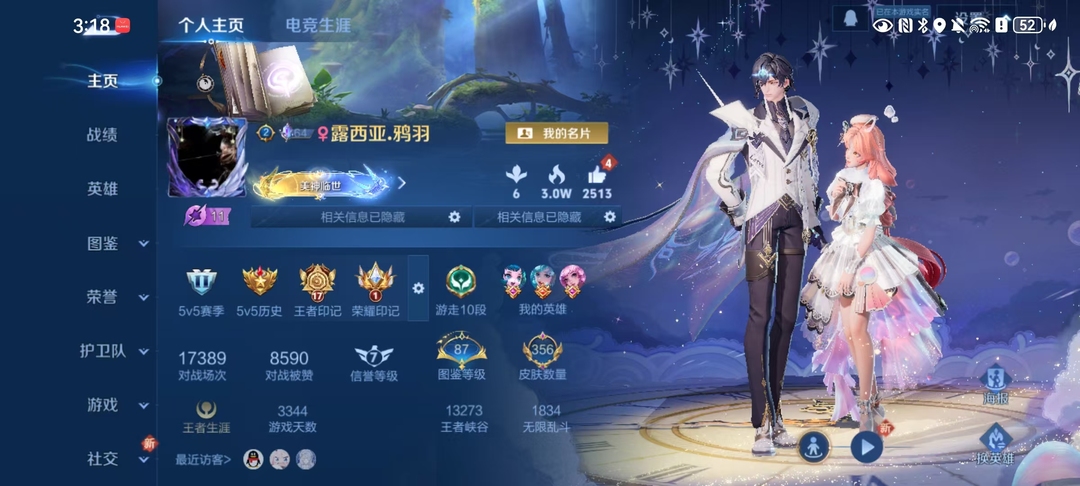
Task: Tap the thumbs-up likes icon
Action: coord(597,176)
